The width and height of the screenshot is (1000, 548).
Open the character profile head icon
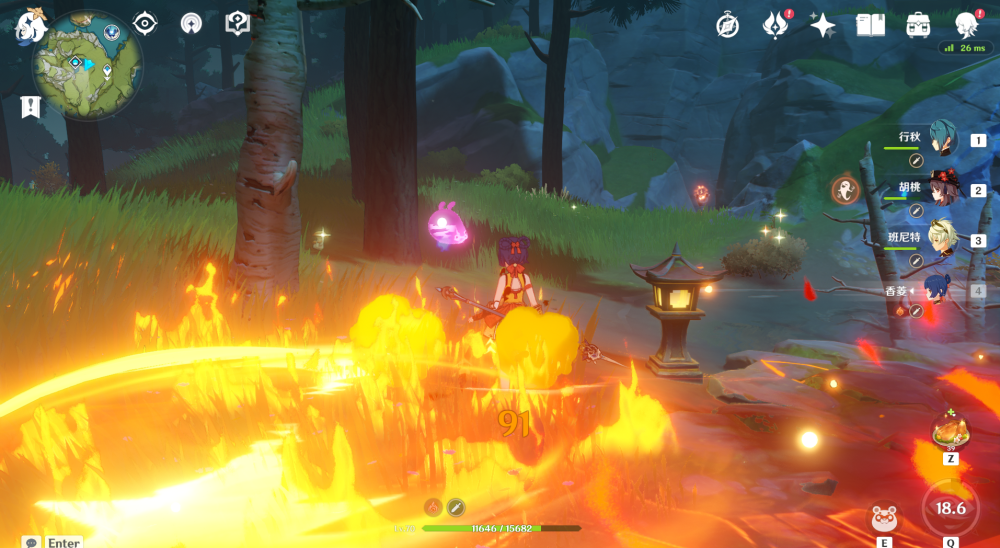coord(966,25)
